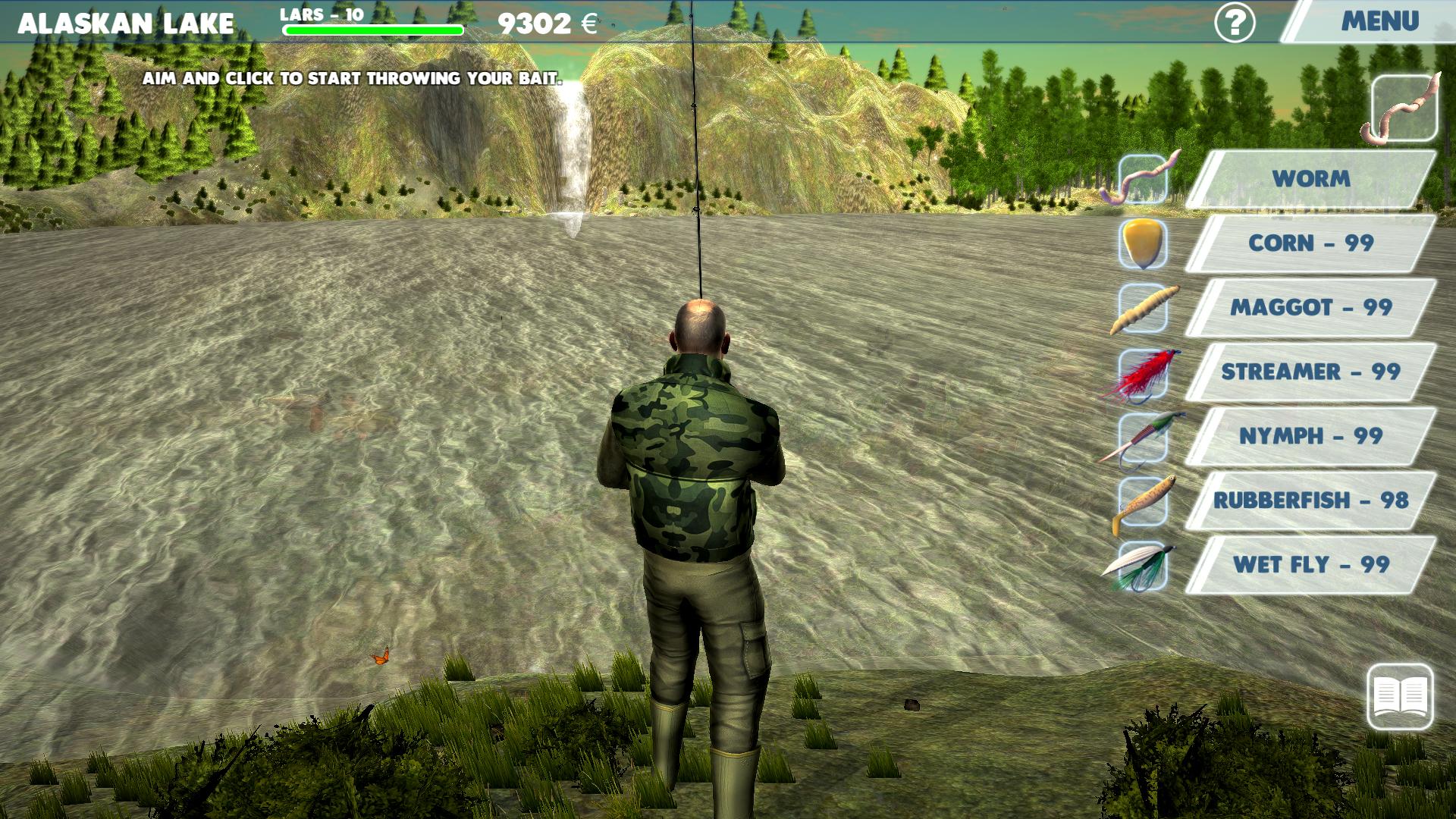This screenshot has height=819, width=1456.
Task: Click the CORN - 99 label banner
Action: click(1319, 243)
